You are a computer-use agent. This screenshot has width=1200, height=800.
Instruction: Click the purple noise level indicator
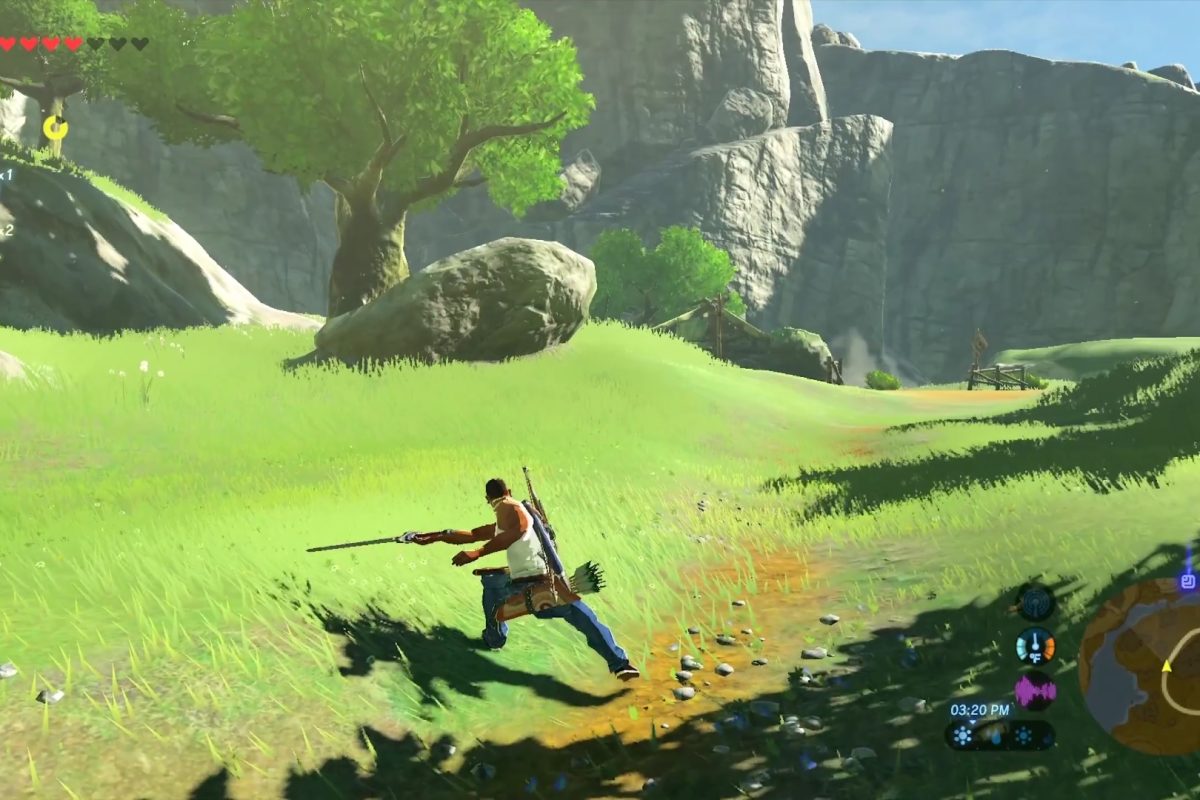[1035, 691]
